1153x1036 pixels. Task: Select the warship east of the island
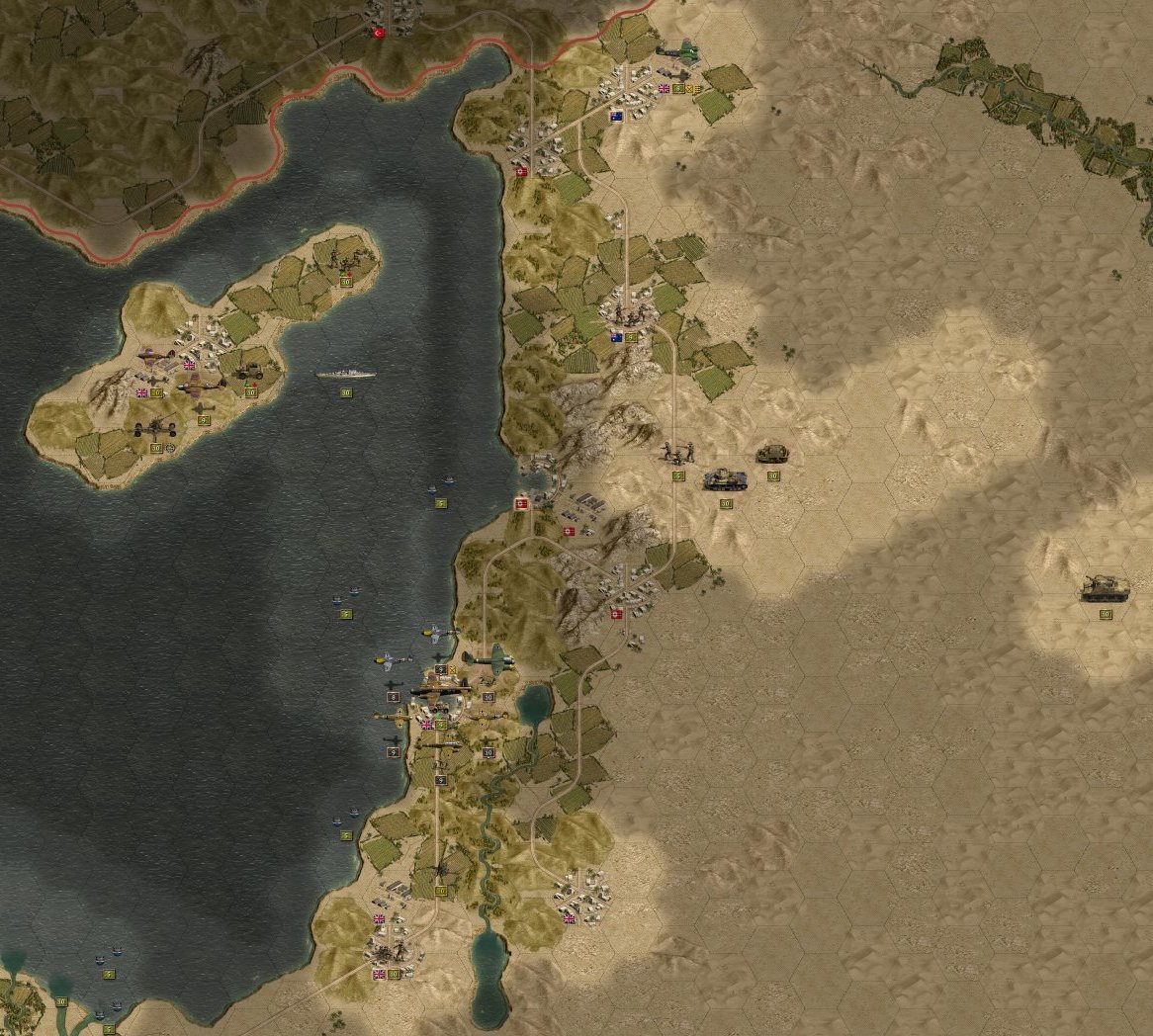(346, 375)
